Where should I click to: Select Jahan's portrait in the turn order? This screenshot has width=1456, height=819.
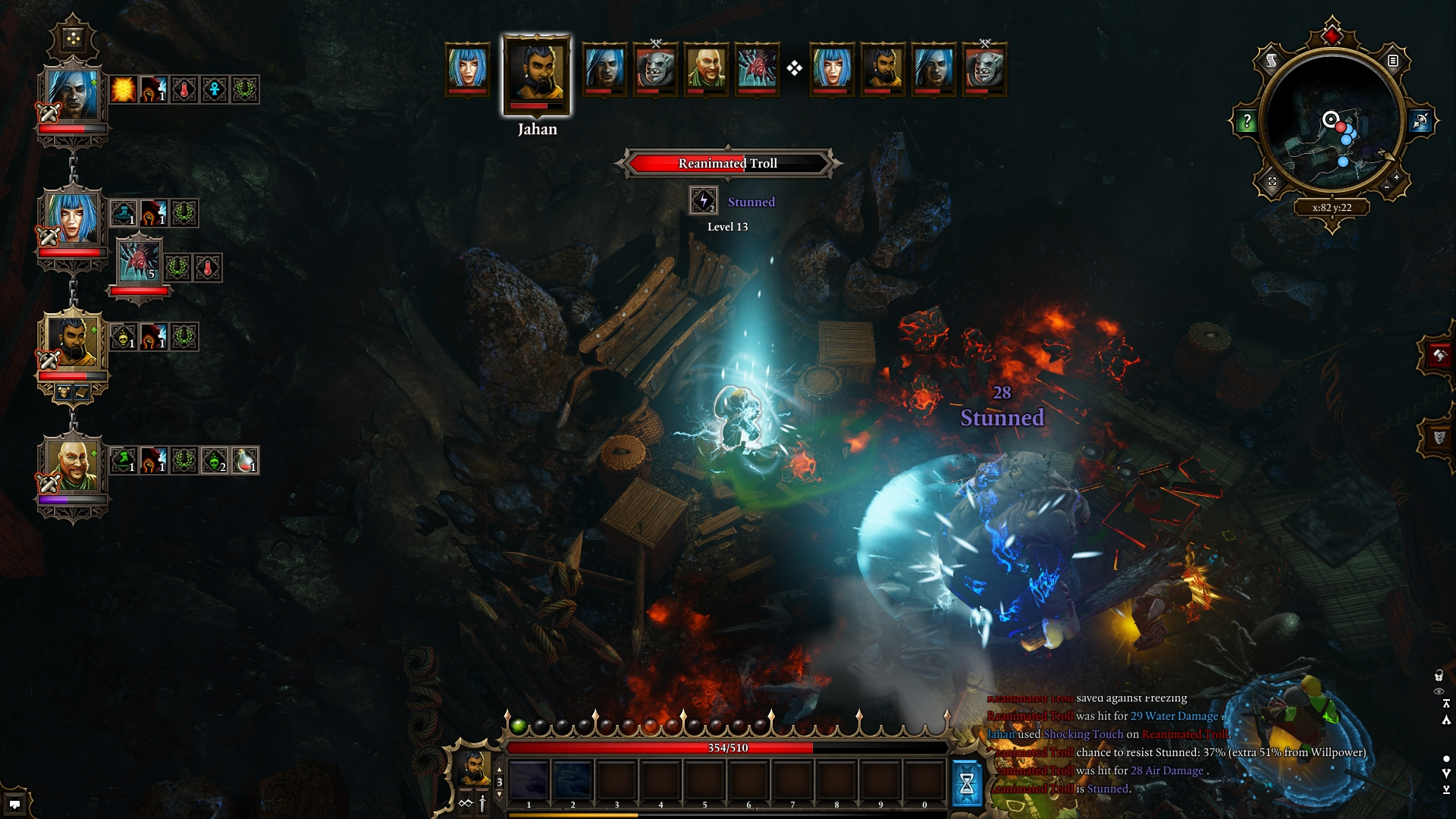pyautogui.click(x=536, y=74)
